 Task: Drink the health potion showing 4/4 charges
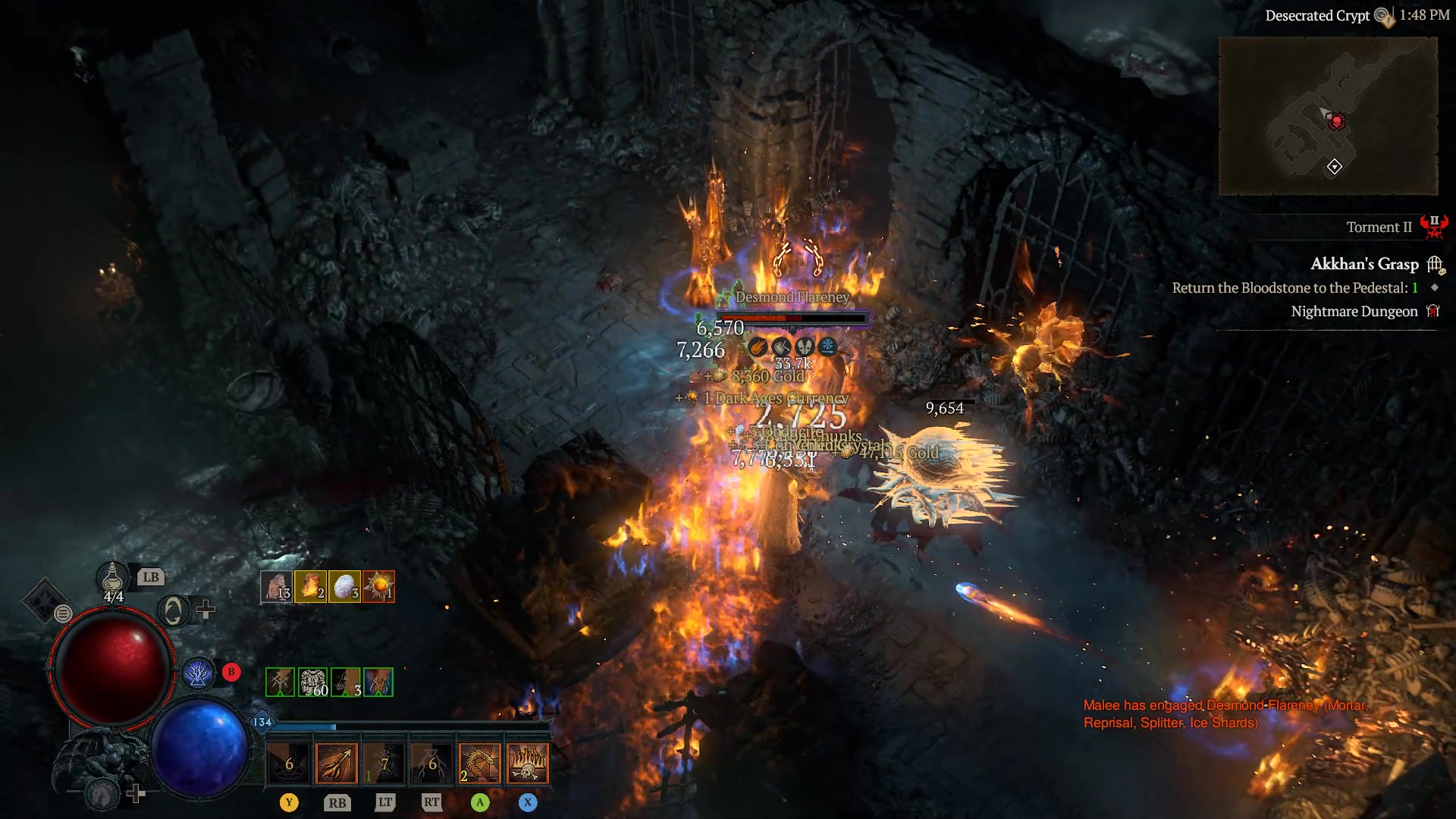pyautogui.click(x=114, y=577)
